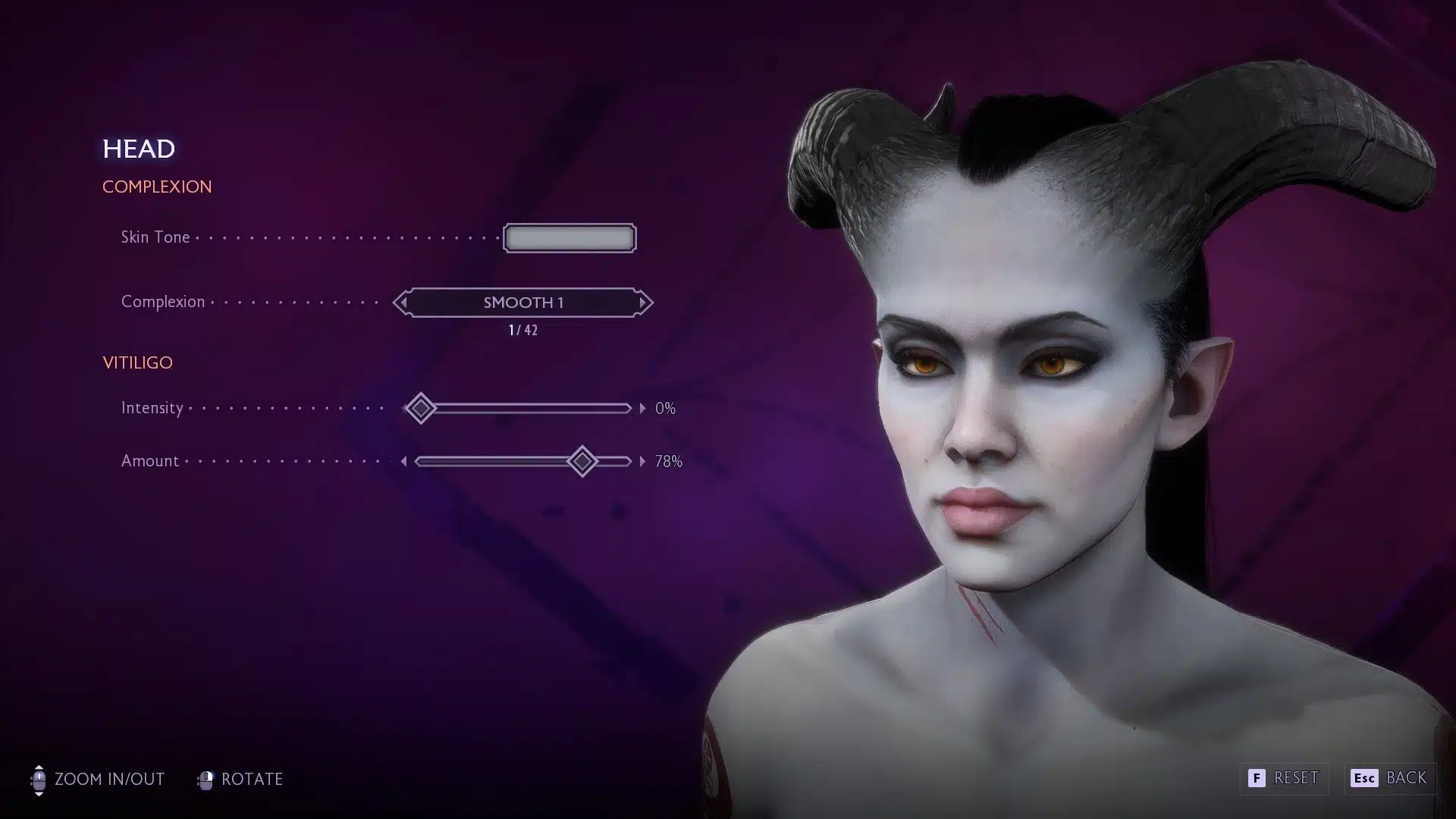Click the right arrow to raise Amount
Image resolution: width=1456 pixels, height=819 pixels.
pyautogui.click(x=641, y=460)
